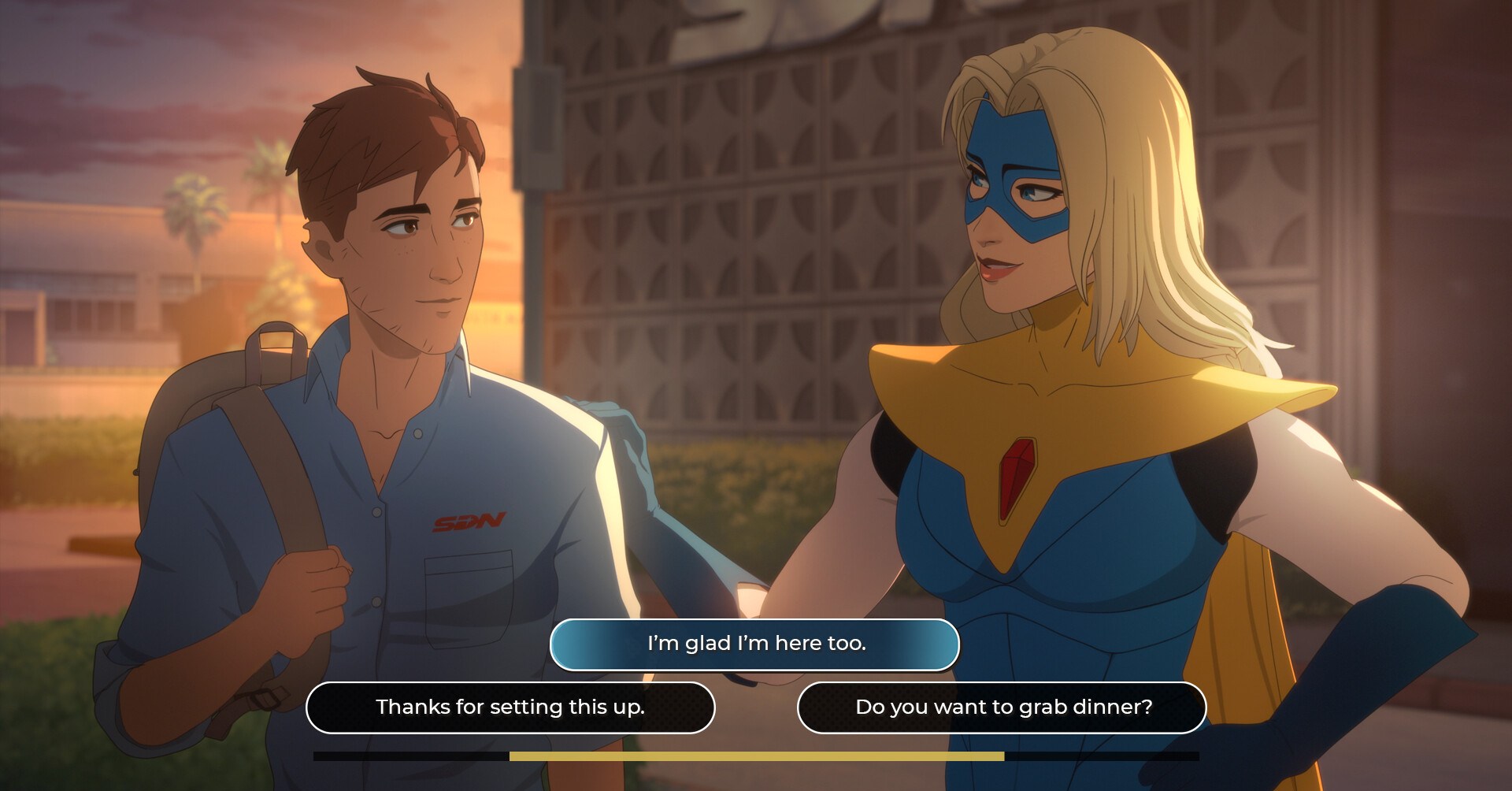
Task: Select "Thanks for setting this up." response
Action: (x=510, y=707)
